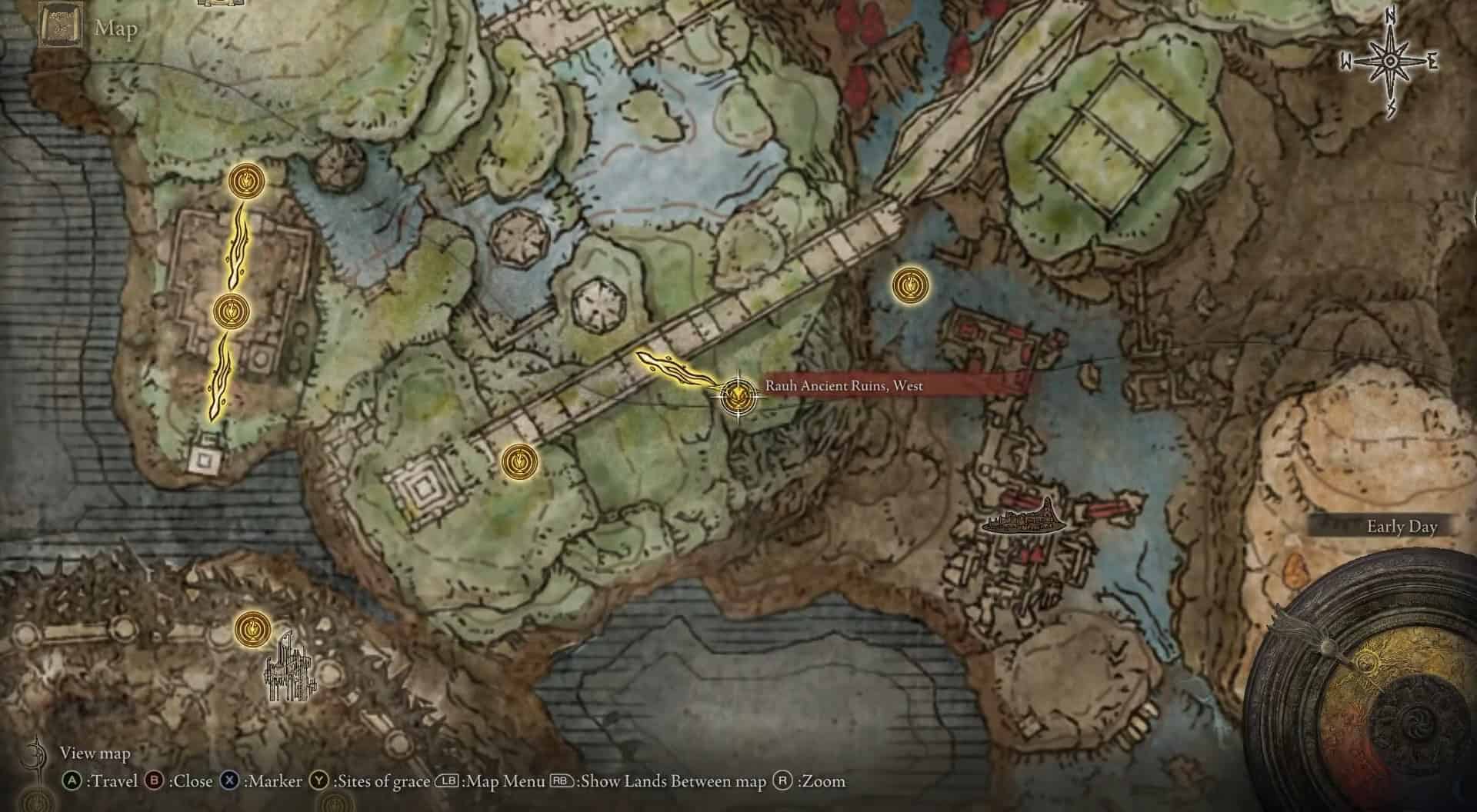
Task: Choose the grace marker beside the square temple ruins
Action: [519, 462]
